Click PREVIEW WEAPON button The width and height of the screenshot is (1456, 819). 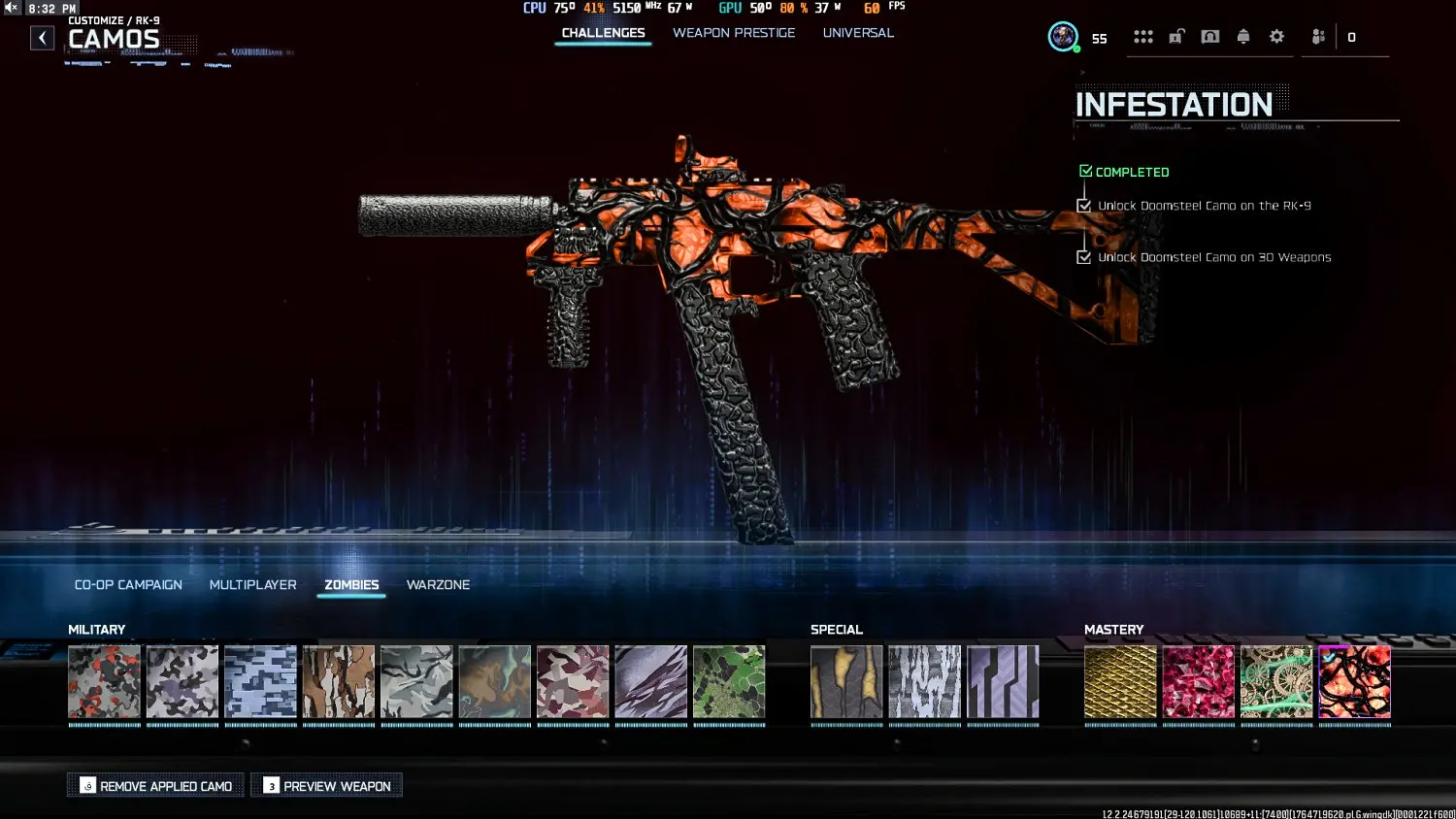click(326, 785)
